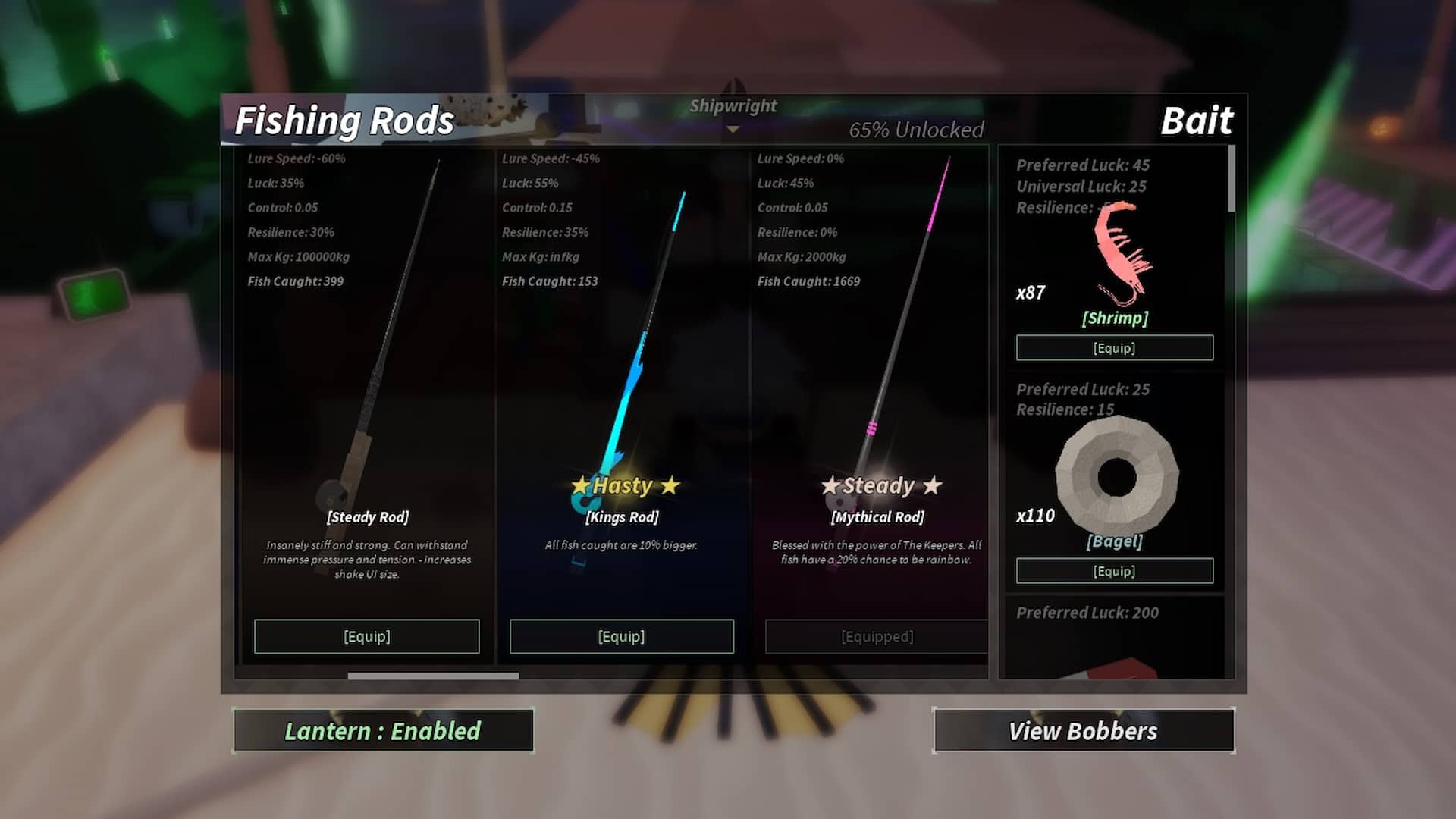Click the Fishing Rods header
This screenshot has width=1456, height=819.
coord(345,120)
